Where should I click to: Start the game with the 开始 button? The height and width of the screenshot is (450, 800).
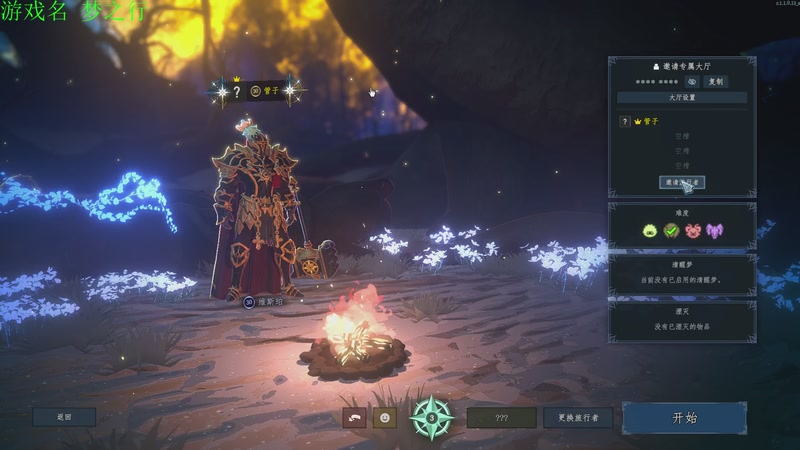pos(684,417)
